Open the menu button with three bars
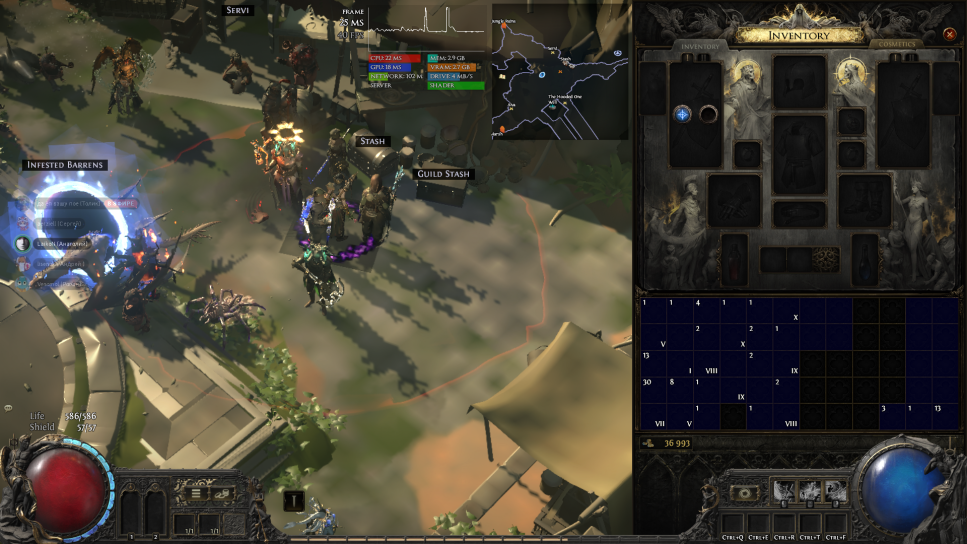Screen dimensions: 967x544 [x=196, y=493]
